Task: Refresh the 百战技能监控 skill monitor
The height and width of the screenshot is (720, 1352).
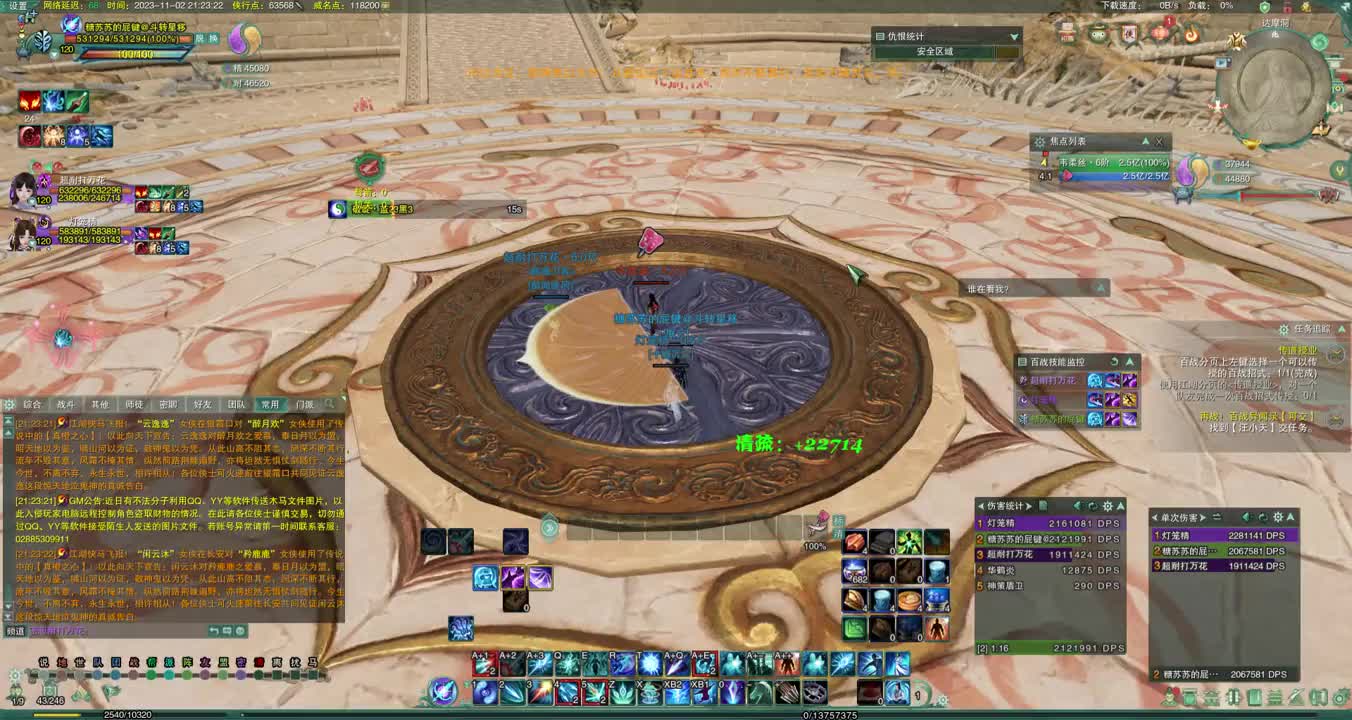Action: click(x=1114, y=362)
